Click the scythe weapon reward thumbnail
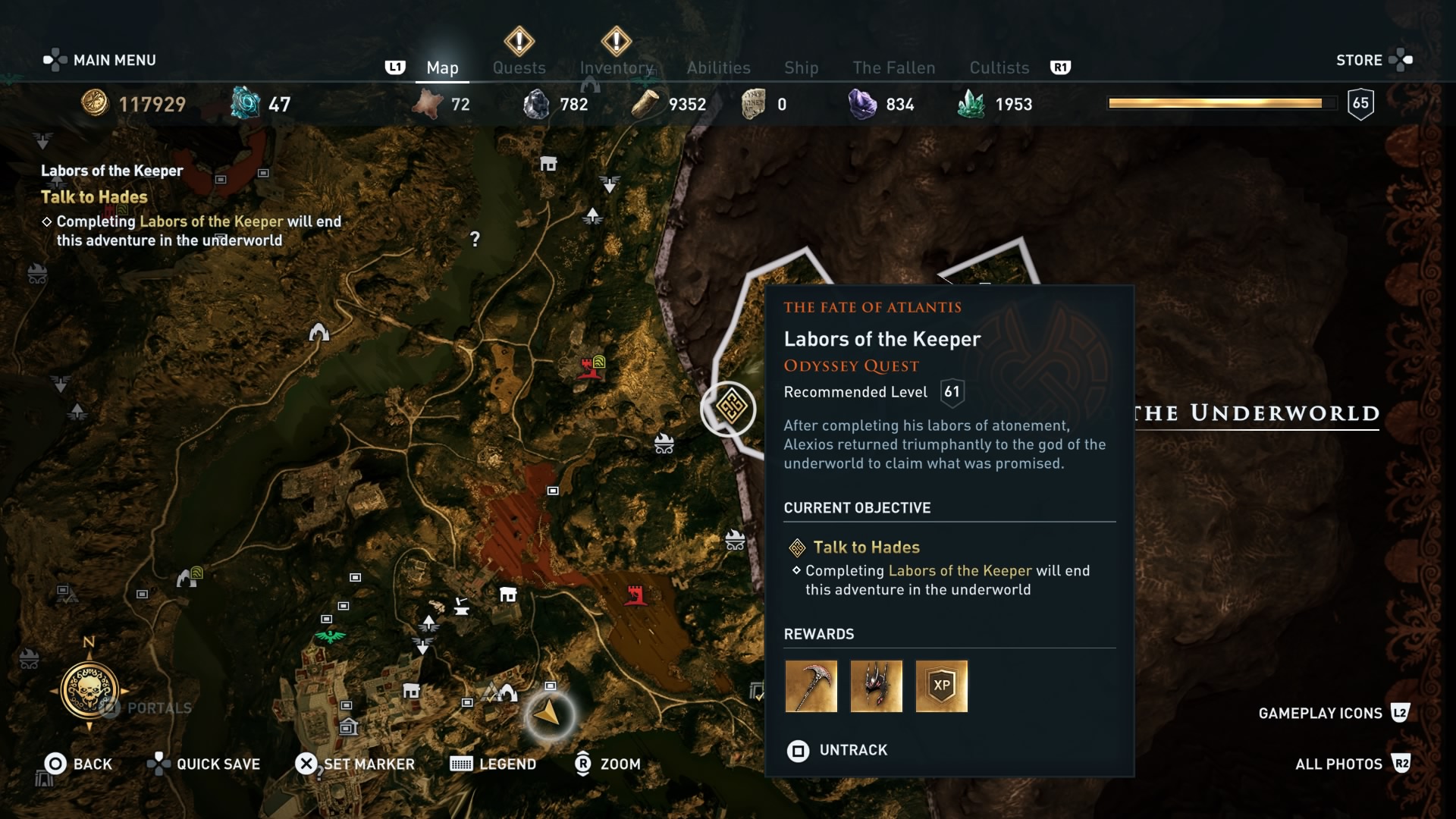This screenshot has height=819, width=1456. pyautogui.click(x=811, y=687)
